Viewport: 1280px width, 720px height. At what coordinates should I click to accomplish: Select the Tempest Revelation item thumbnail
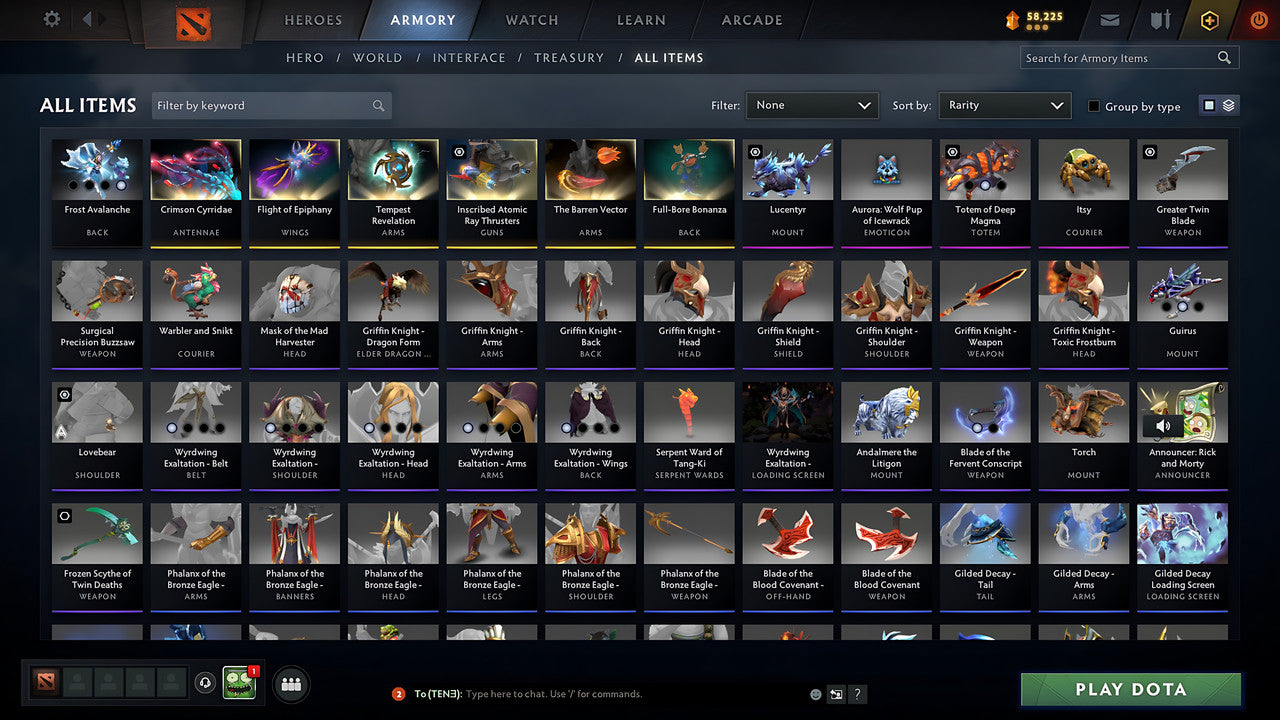pyautogui.click(x=392, y=168)
